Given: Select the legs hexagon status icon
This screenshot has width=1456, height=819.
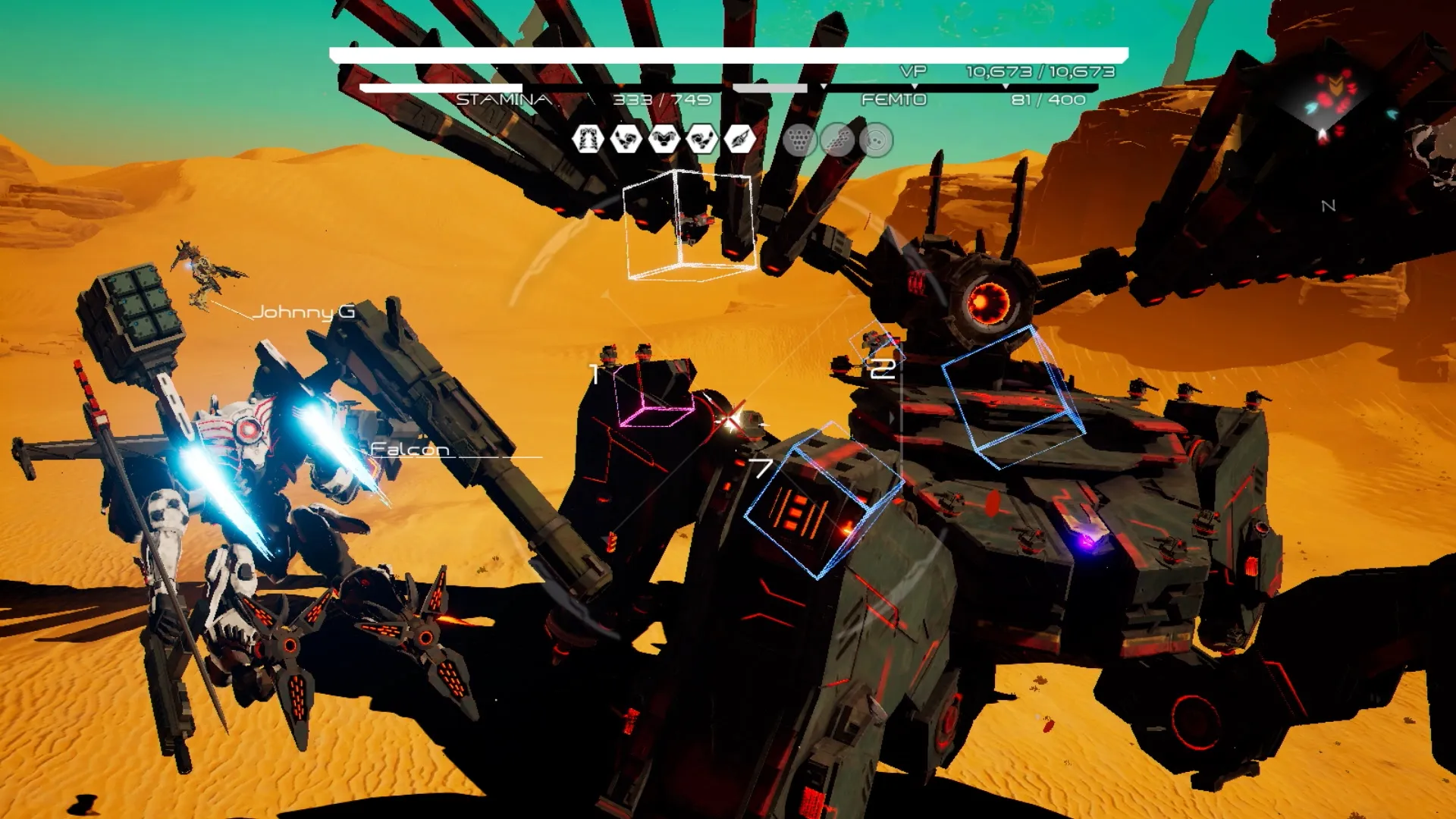Looking at the screenshot, I should pos(588,140).
